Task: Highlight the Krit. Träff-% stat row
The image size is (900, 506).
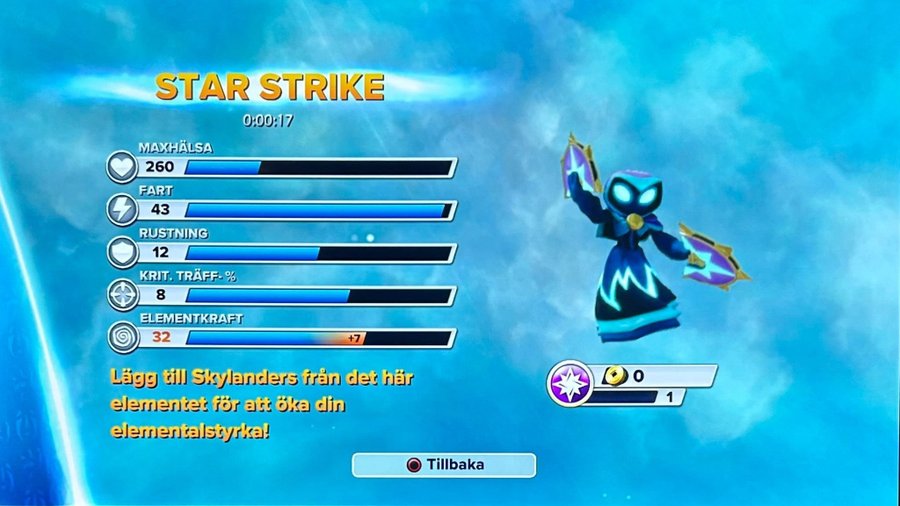Action: [285, 296]
